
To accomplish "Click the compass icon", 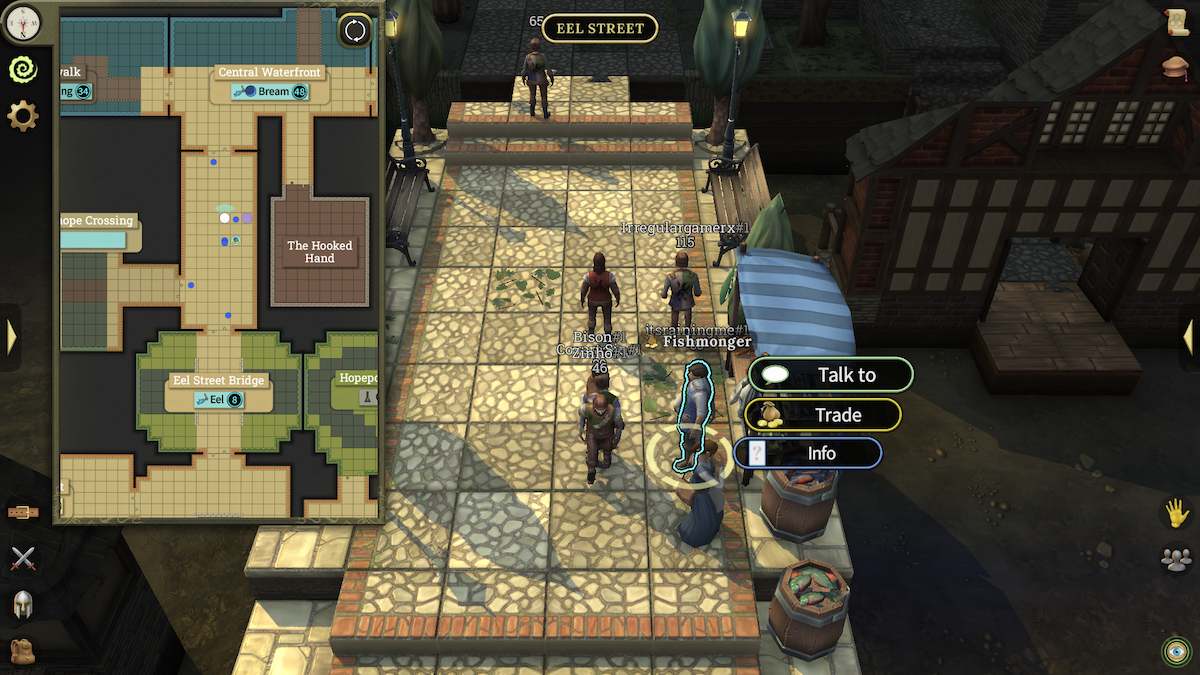I will 22,20.
